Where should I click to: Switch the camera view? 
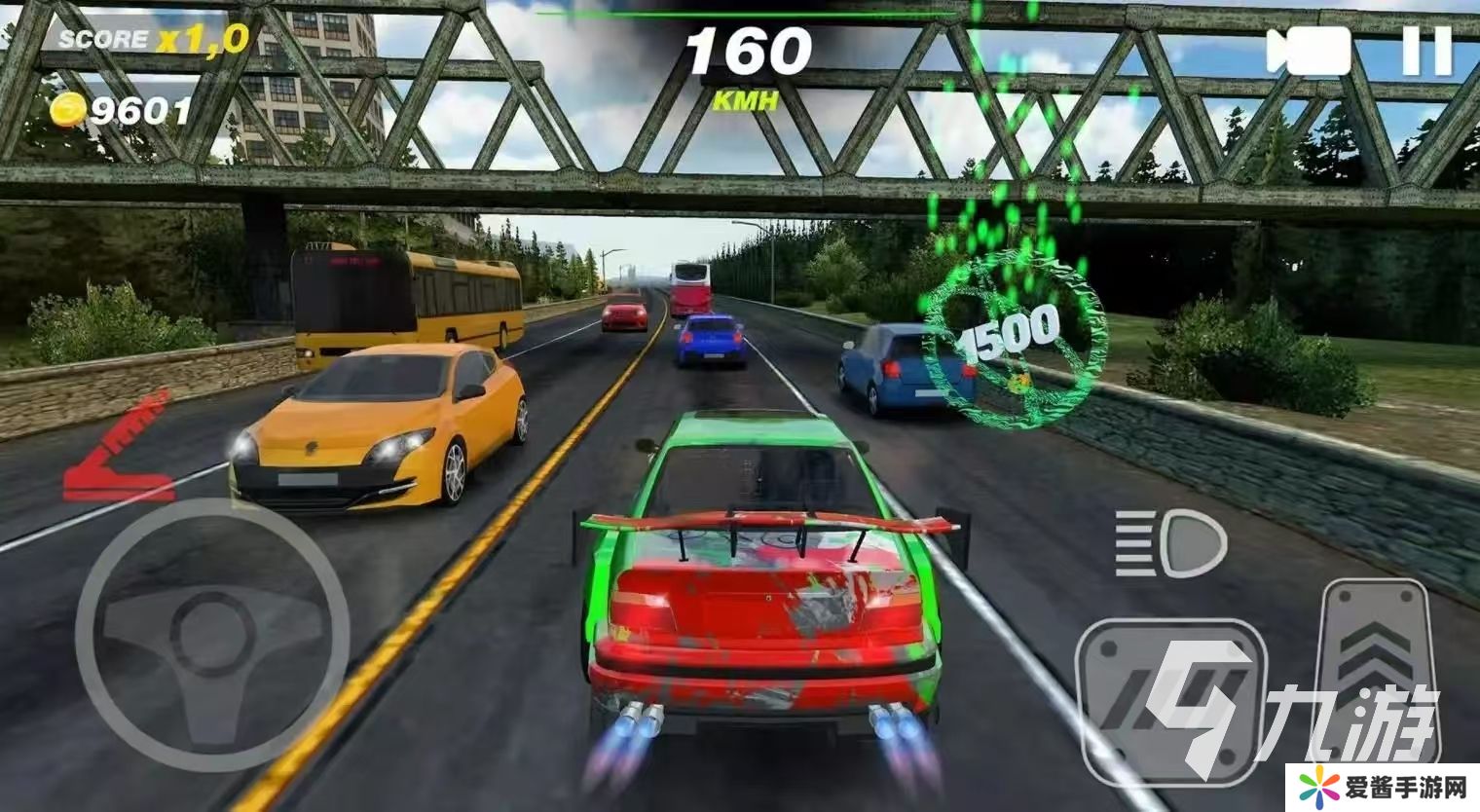(x=1308, y=52)
